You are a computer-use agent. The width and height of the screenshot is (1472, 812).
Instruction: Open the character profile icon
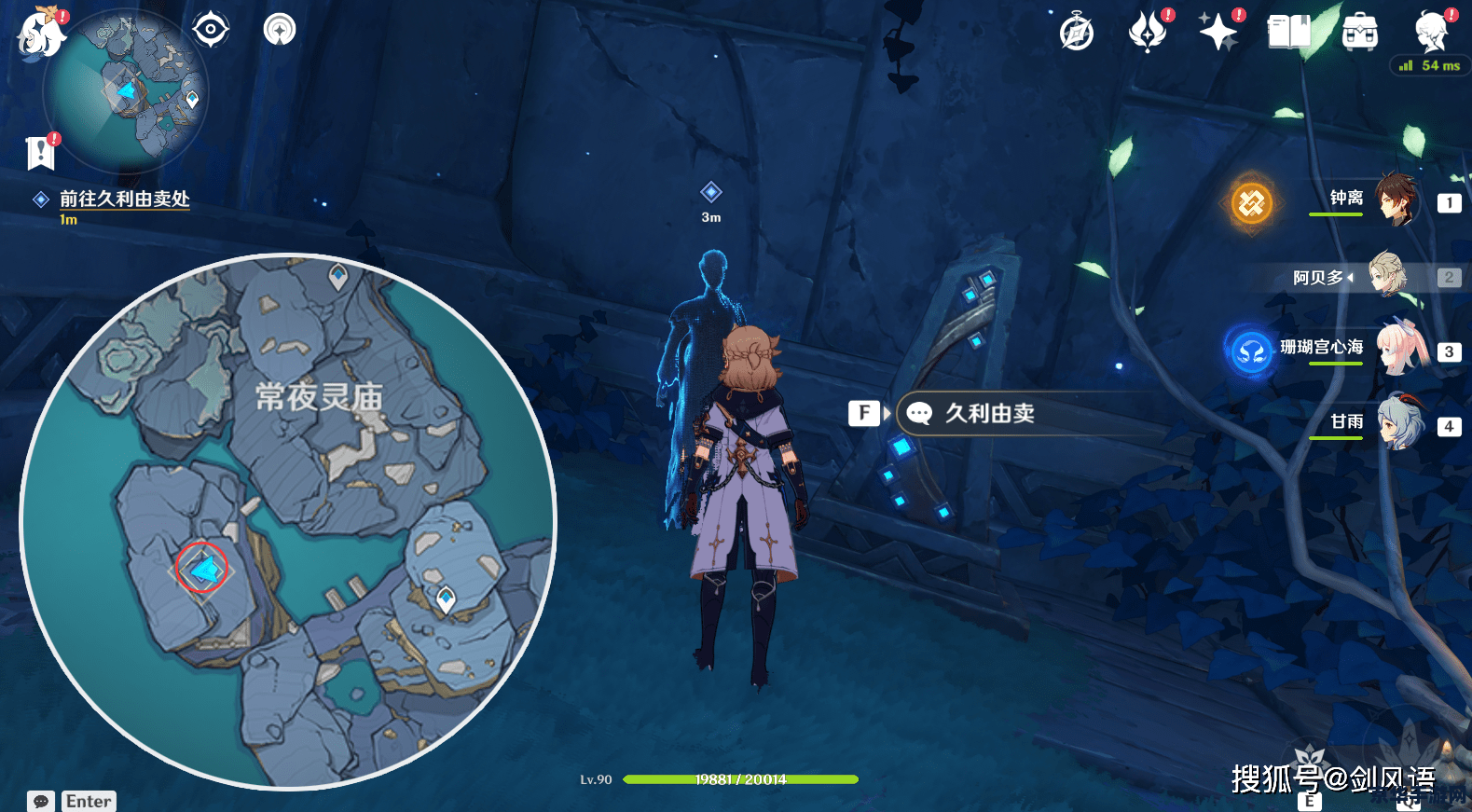click(1431, 34)
